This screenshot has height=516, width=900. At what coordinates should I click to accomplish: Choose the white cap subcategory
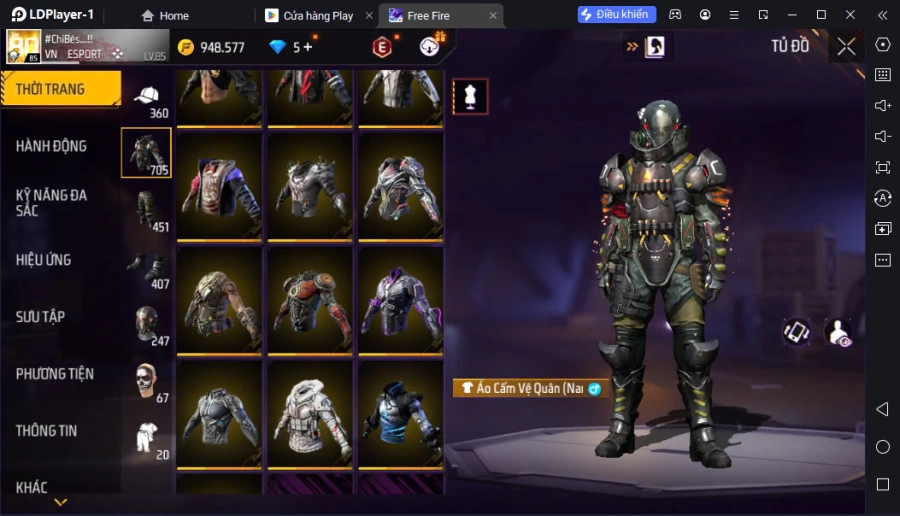[x=147, y=96]
